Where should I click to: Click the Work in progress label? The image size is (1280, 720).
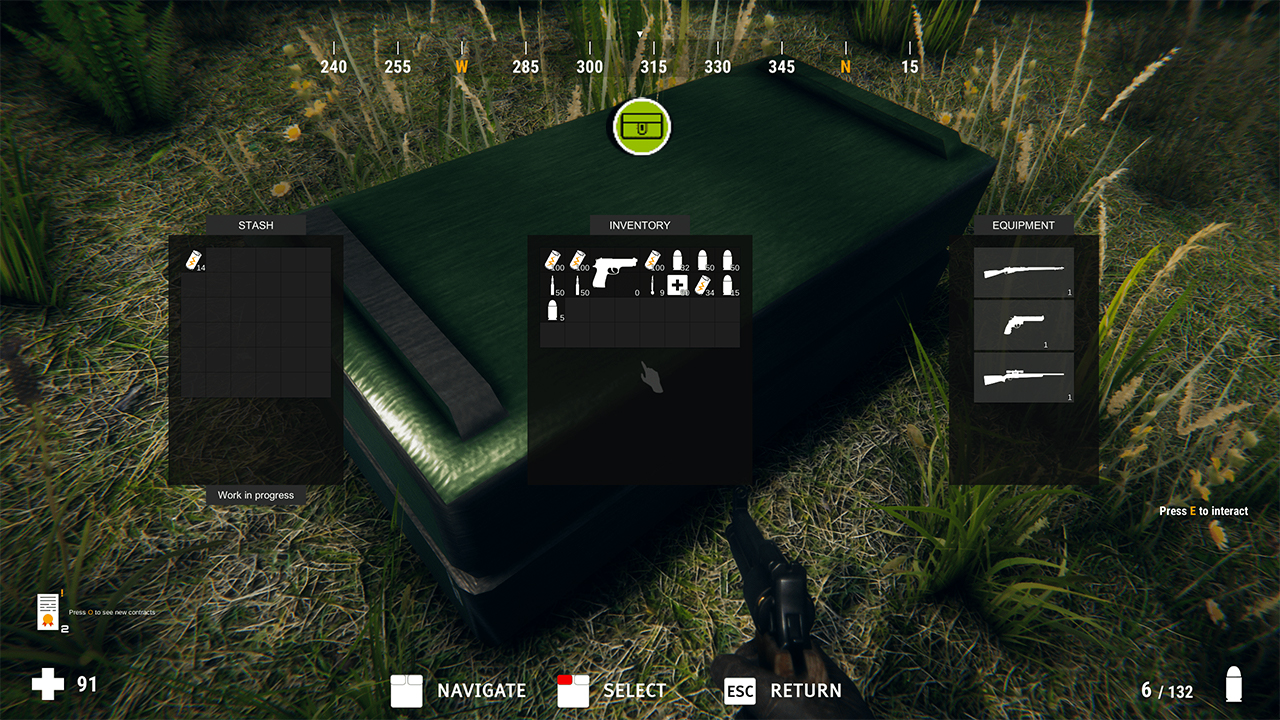256,495
